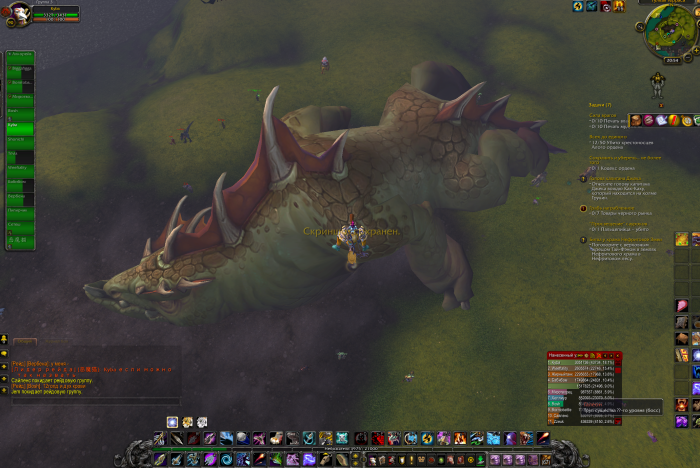Screen dimensions: 700x468
Task: Use the quest item button beside the tracker
Action: click(x=680, y=239)
